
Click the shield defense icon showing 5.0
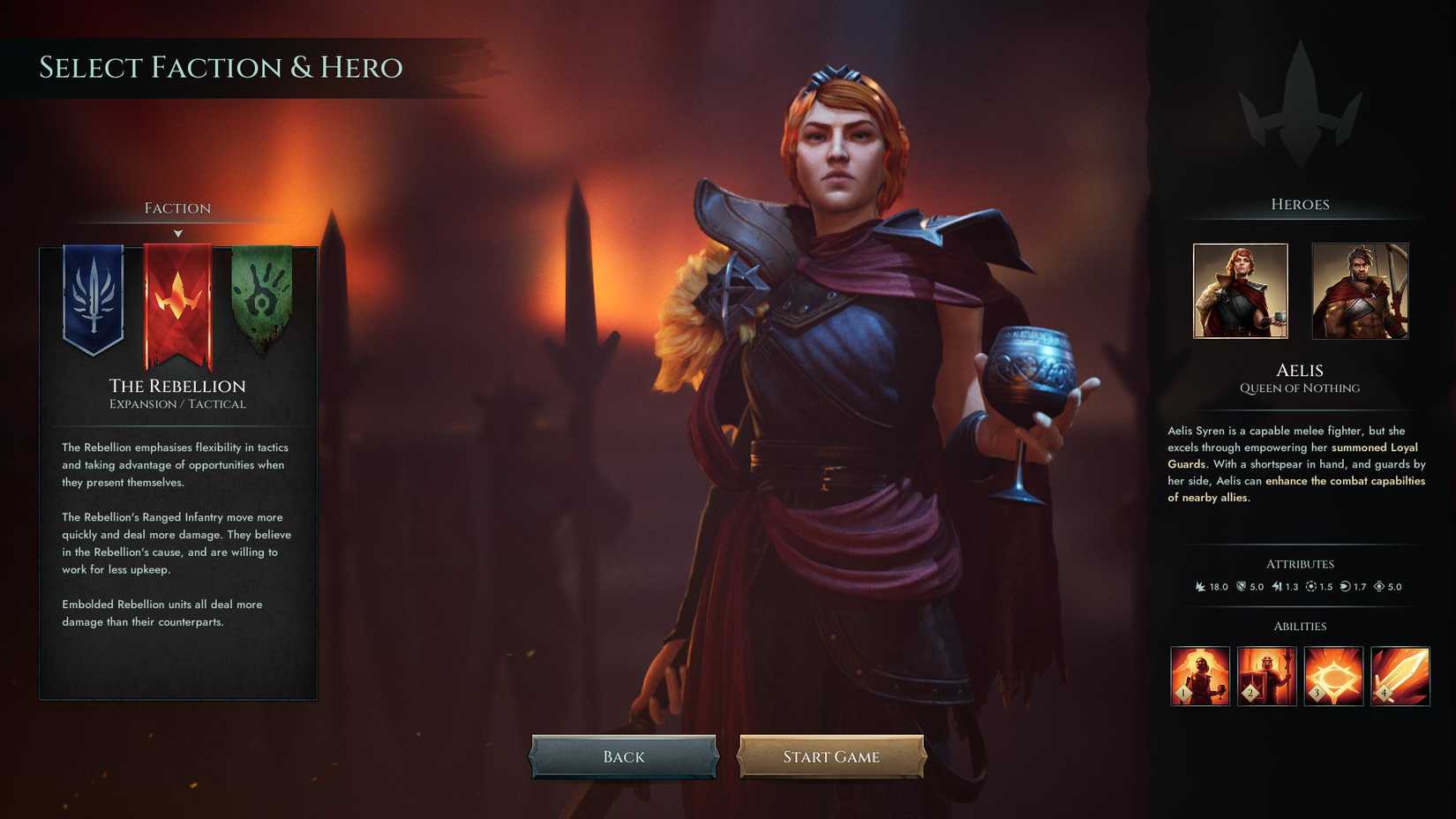point(1240,586)
